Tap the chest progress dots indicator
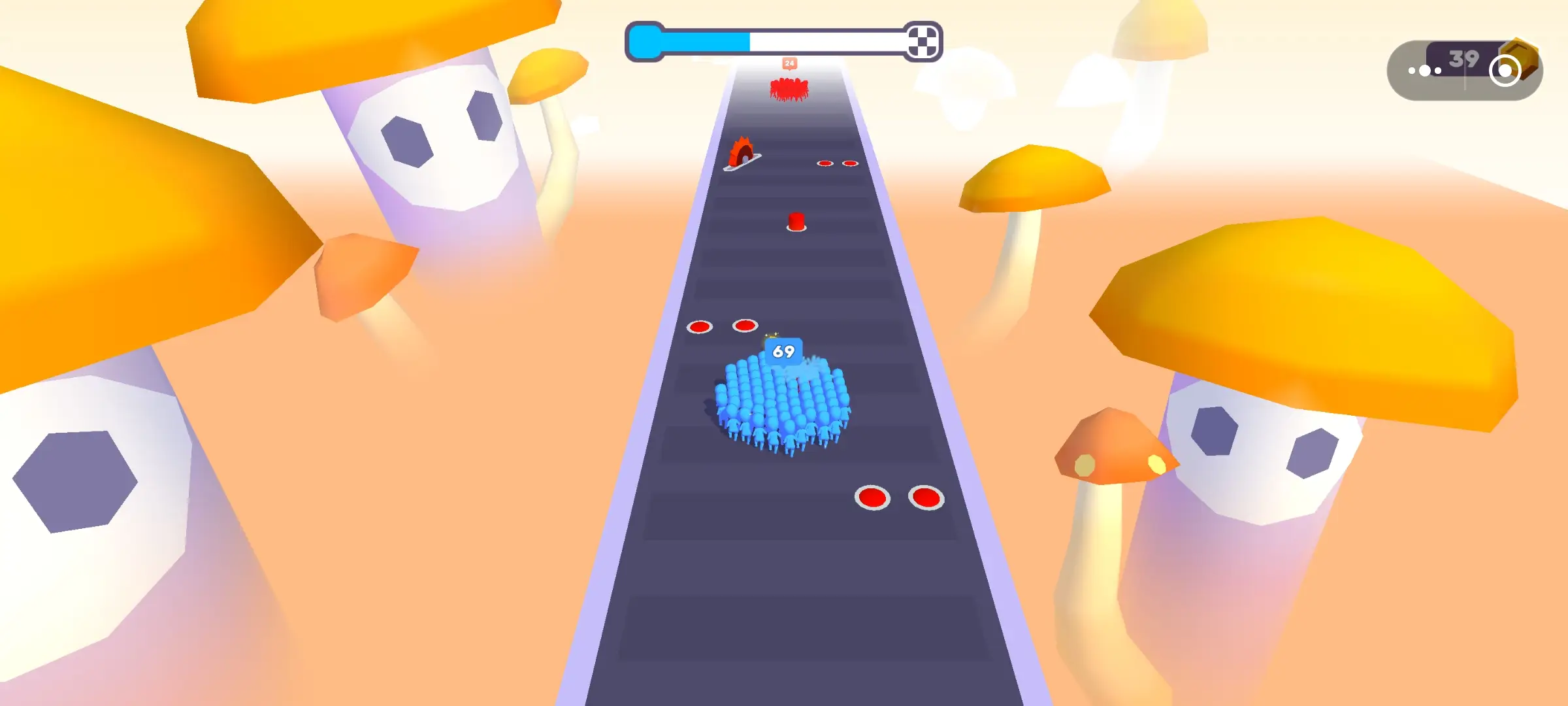1568x706 pixels. tap(1426, 69)
